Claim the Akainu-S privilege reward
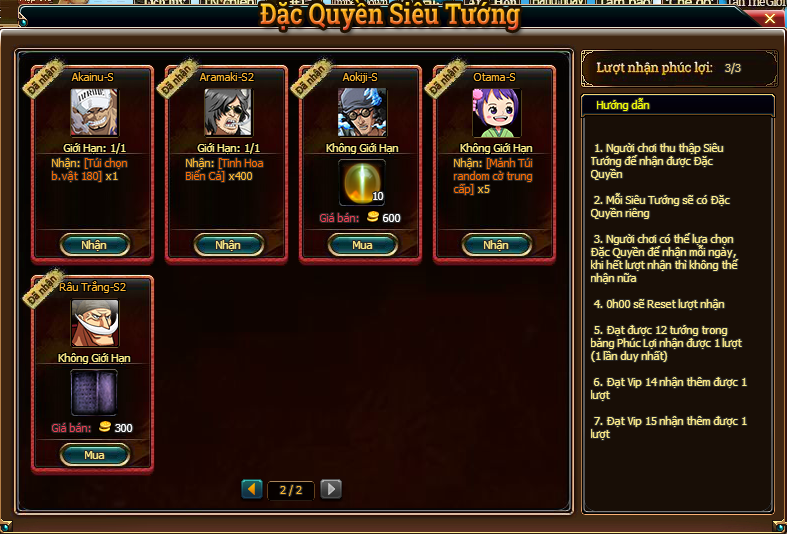This screenshot has width=787, height=534. tap(94, 245)
